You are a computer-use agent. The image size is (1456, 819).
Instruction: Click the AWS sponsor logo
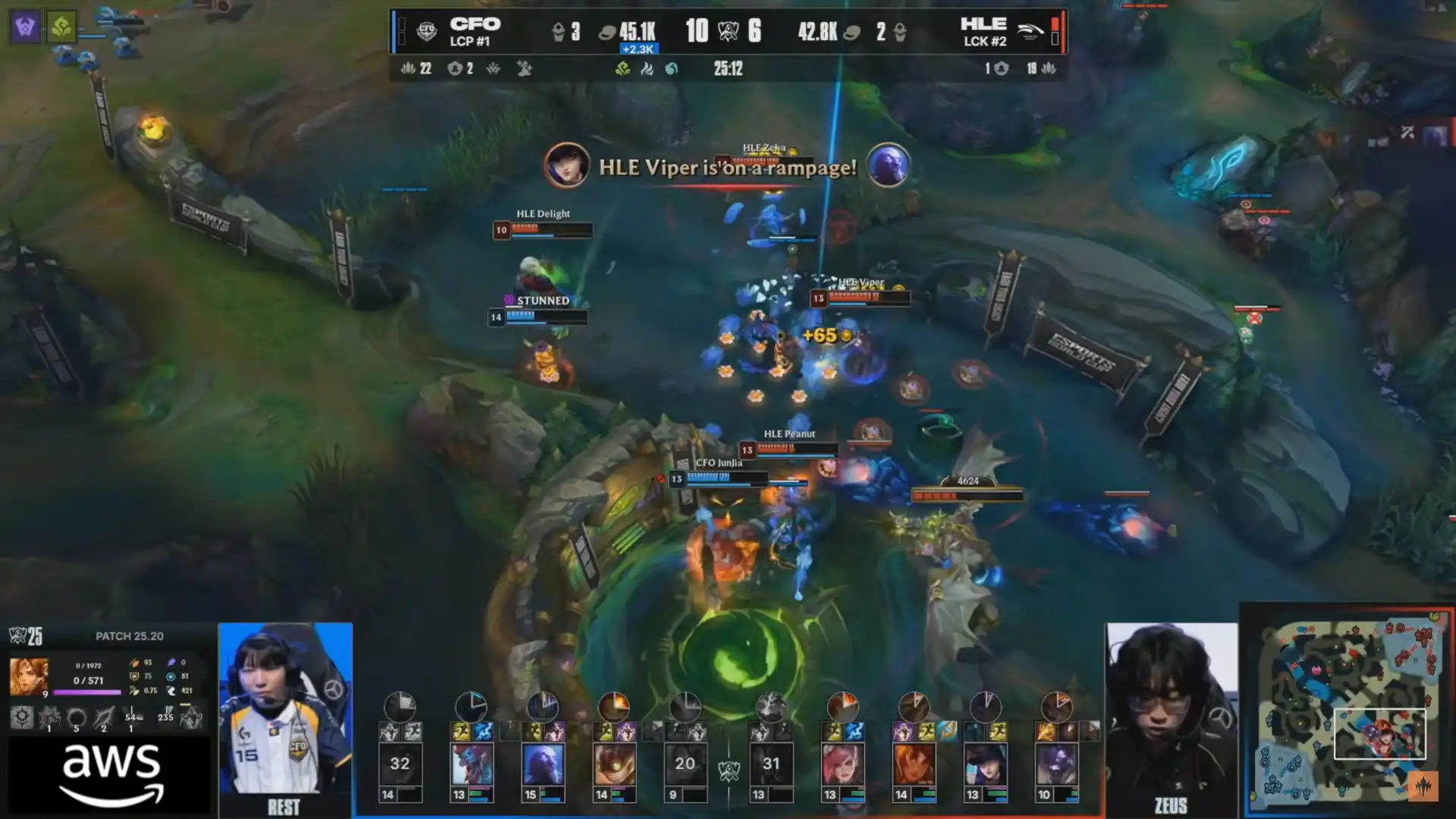(111, 774)
